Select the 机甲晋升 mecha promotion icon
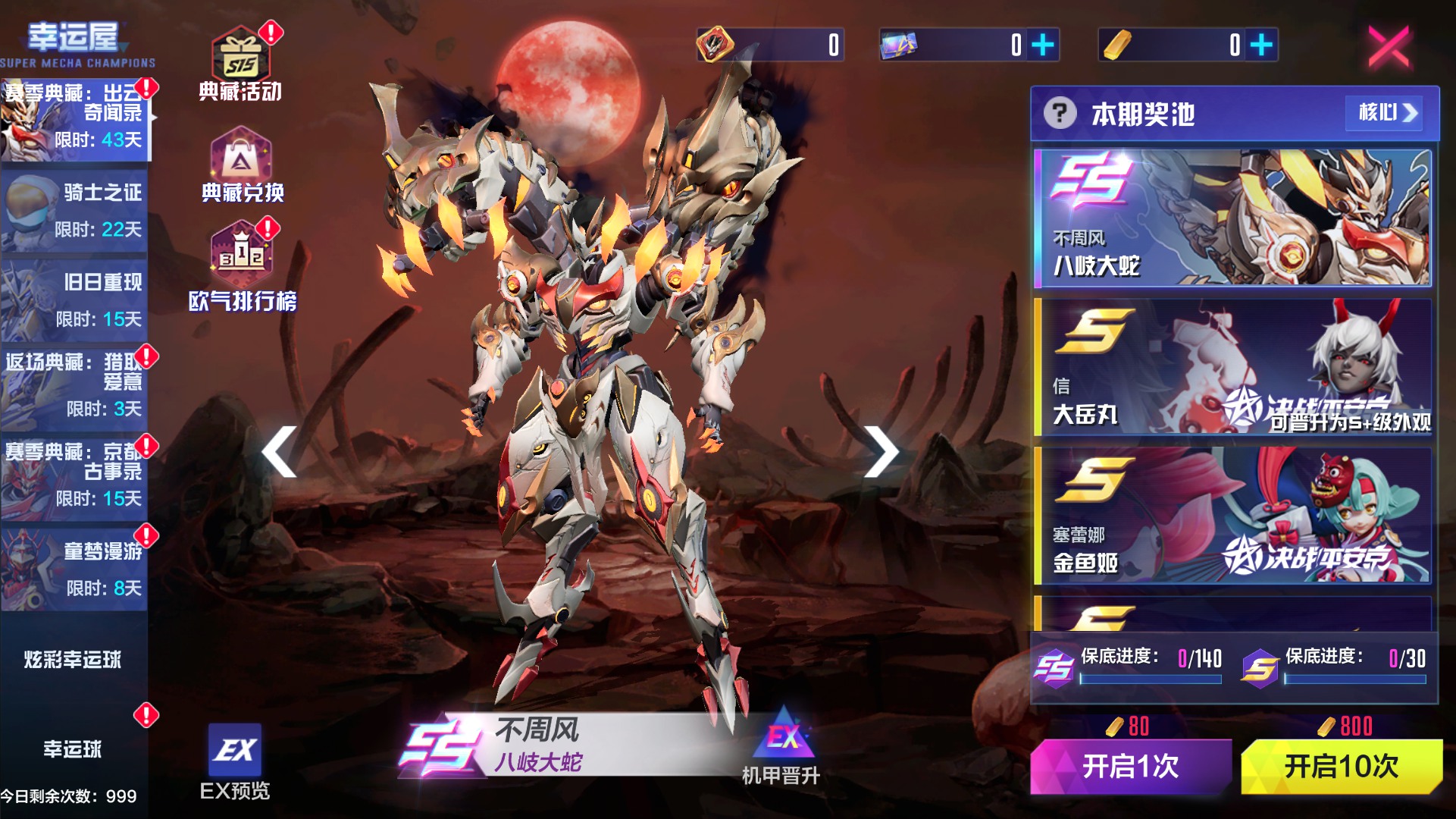The height and width of the screenshot is (819, 1456). 782,747
